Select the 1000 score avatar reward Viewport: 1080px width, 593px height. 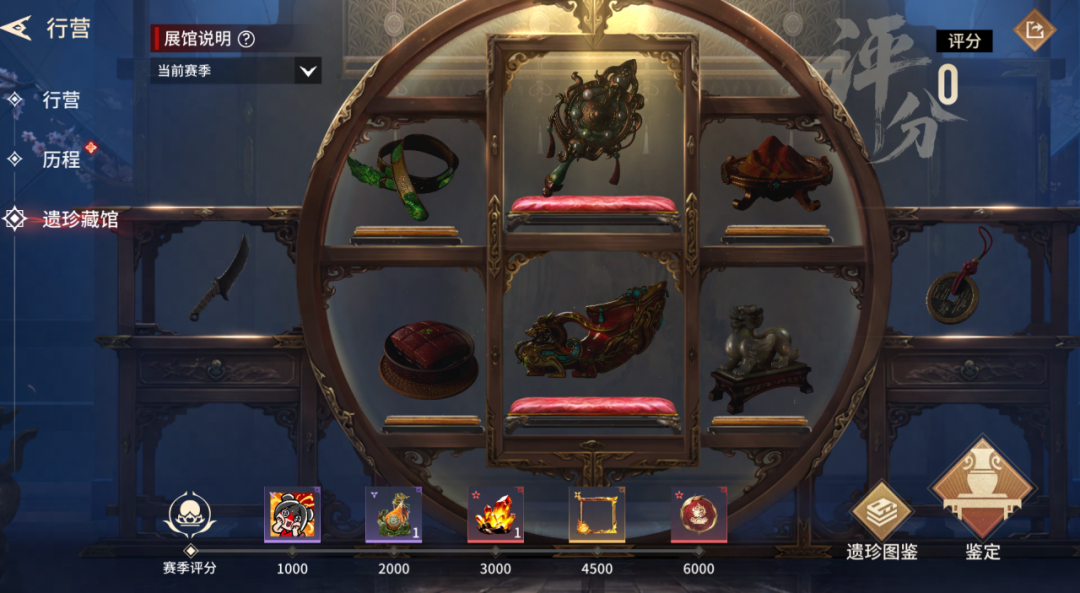[x=292, y=515]
